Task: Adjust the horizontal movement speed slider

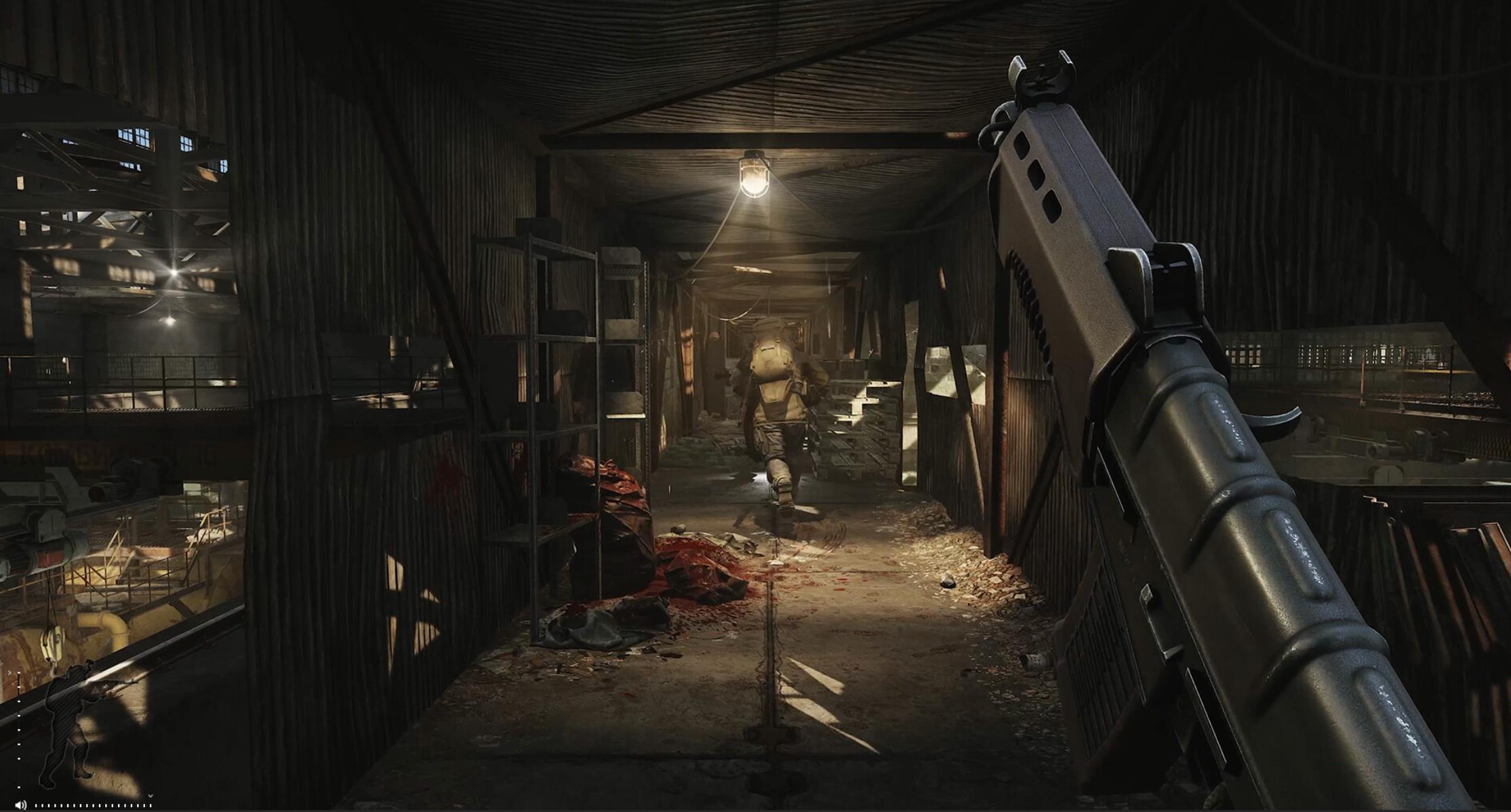Action: (93, 805)
